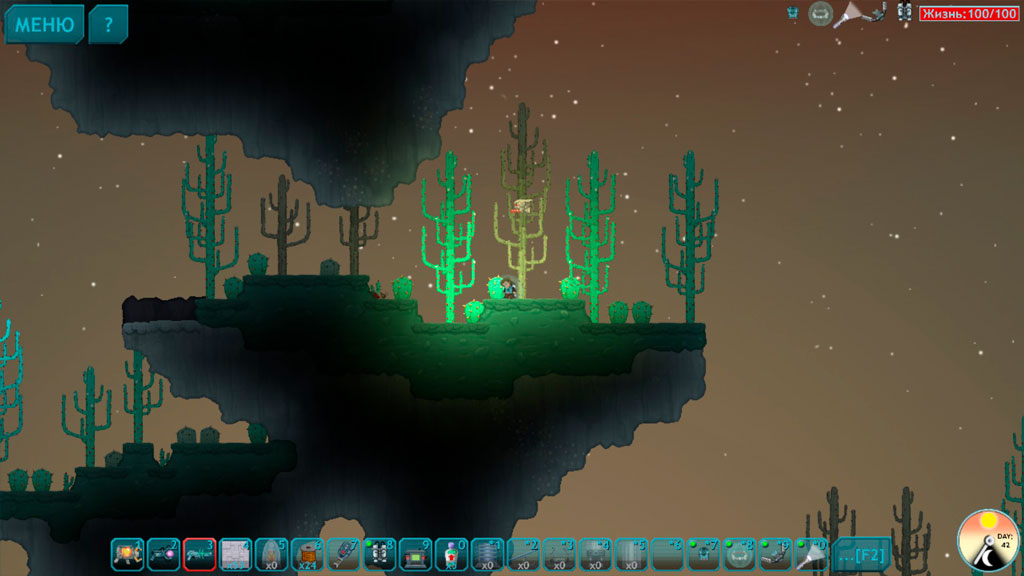Click the day counter clock dial
This screenshot has width=1024, height=576.
[988, 540]
